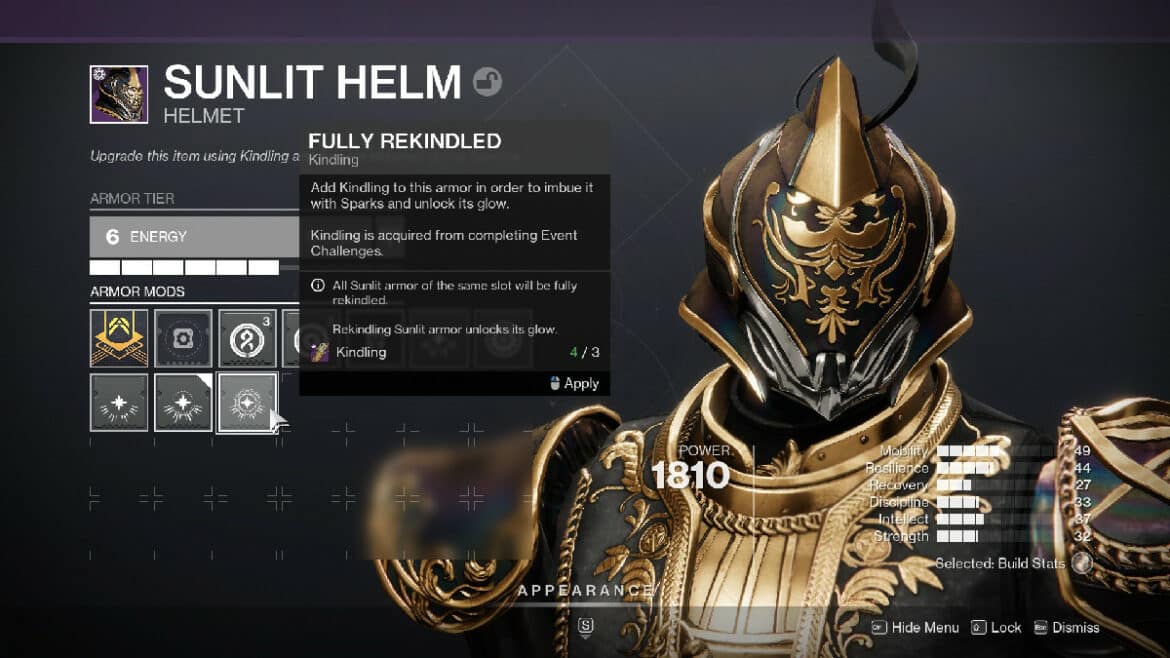Screen dimensions: 1170x658
Task: Select the kindling socket with white corner flag
Action: click(x=183, y=402)
